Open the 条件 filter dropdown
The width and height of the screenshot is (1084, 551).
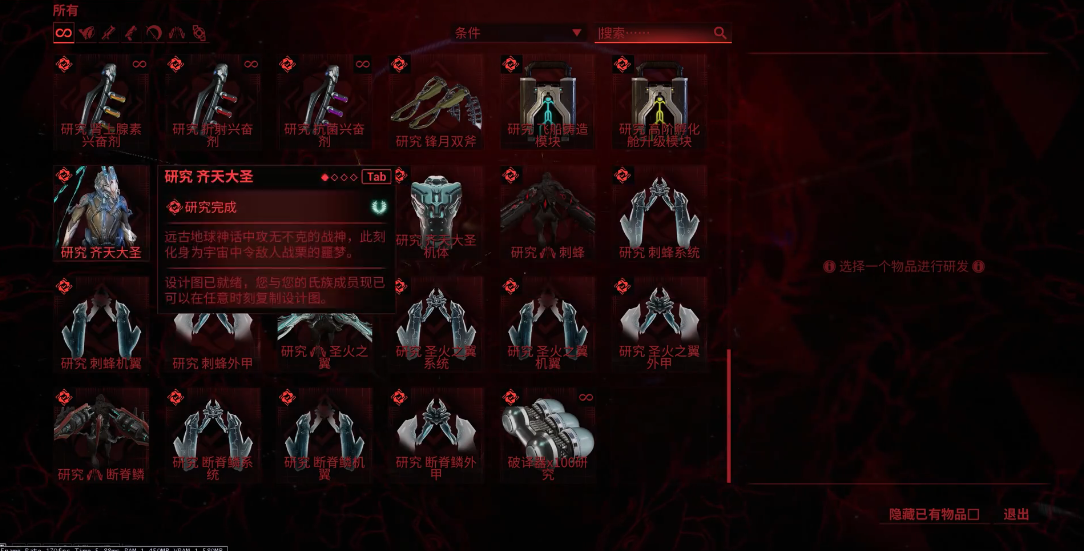[518, 33]
